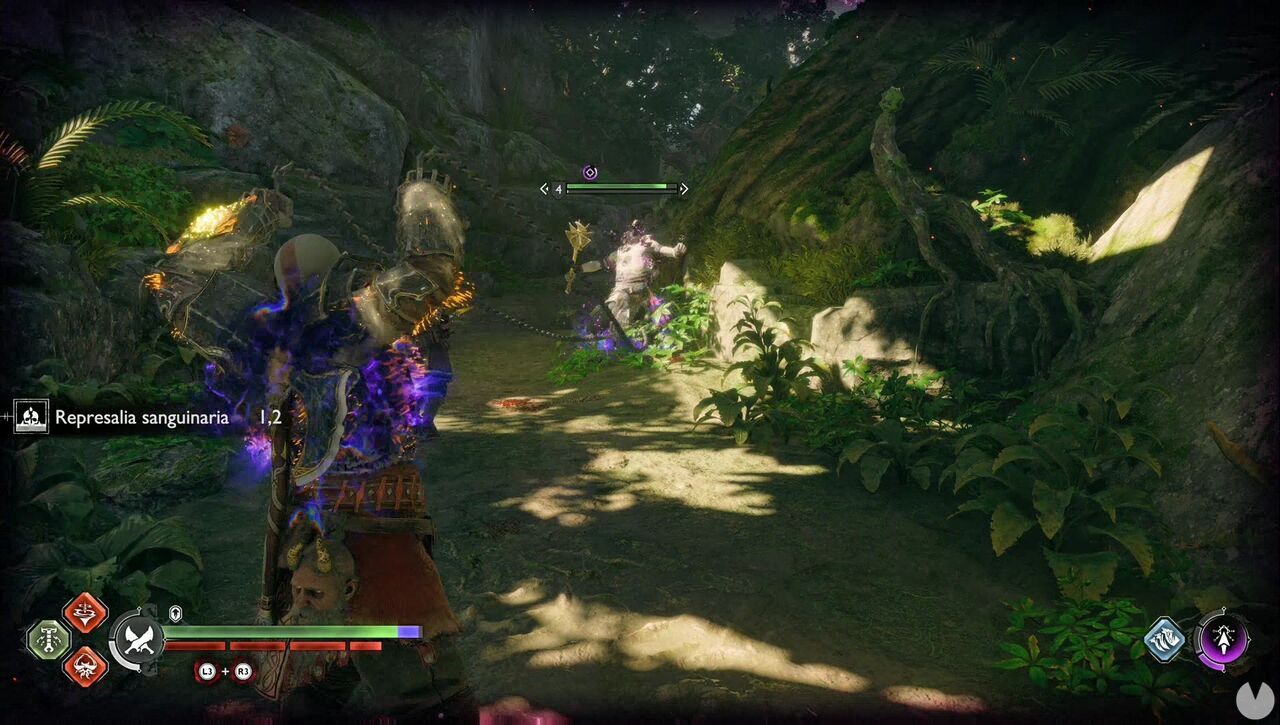The height and width of the screenshot is (725, 1280).
Task: Activate the top red runic attack icon
Action: tap(85, 616)
